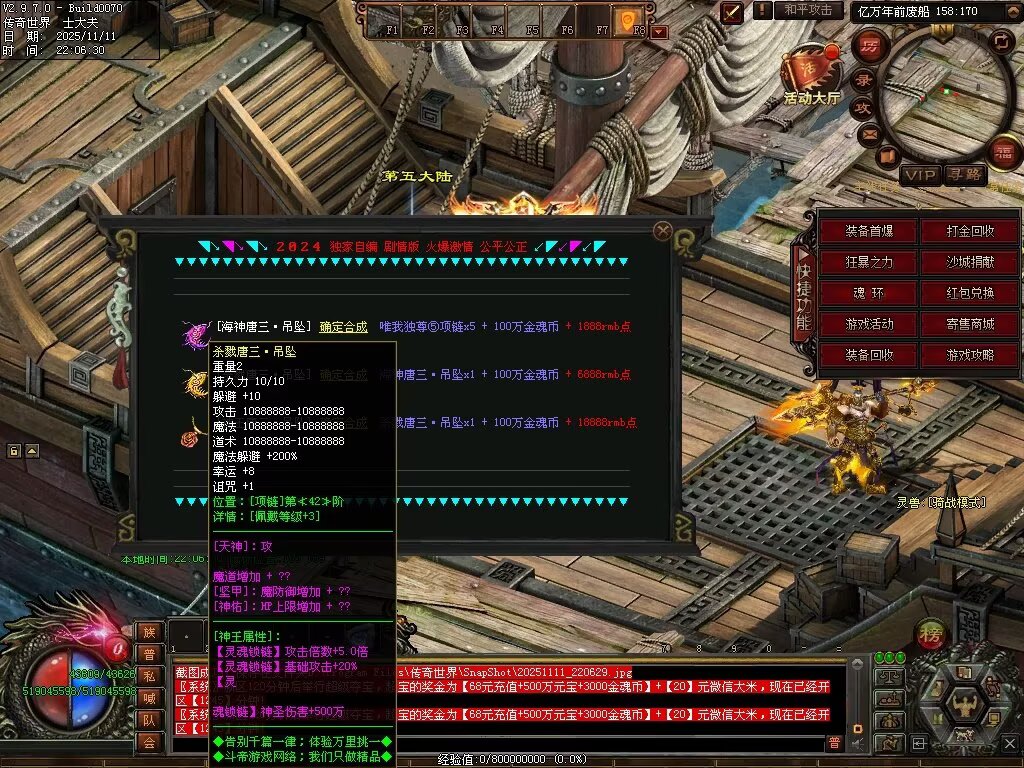Image resolution: width=1024 pixels, height=768 pixels.
Task: Open the 魂环 menu
Action: 868,294
